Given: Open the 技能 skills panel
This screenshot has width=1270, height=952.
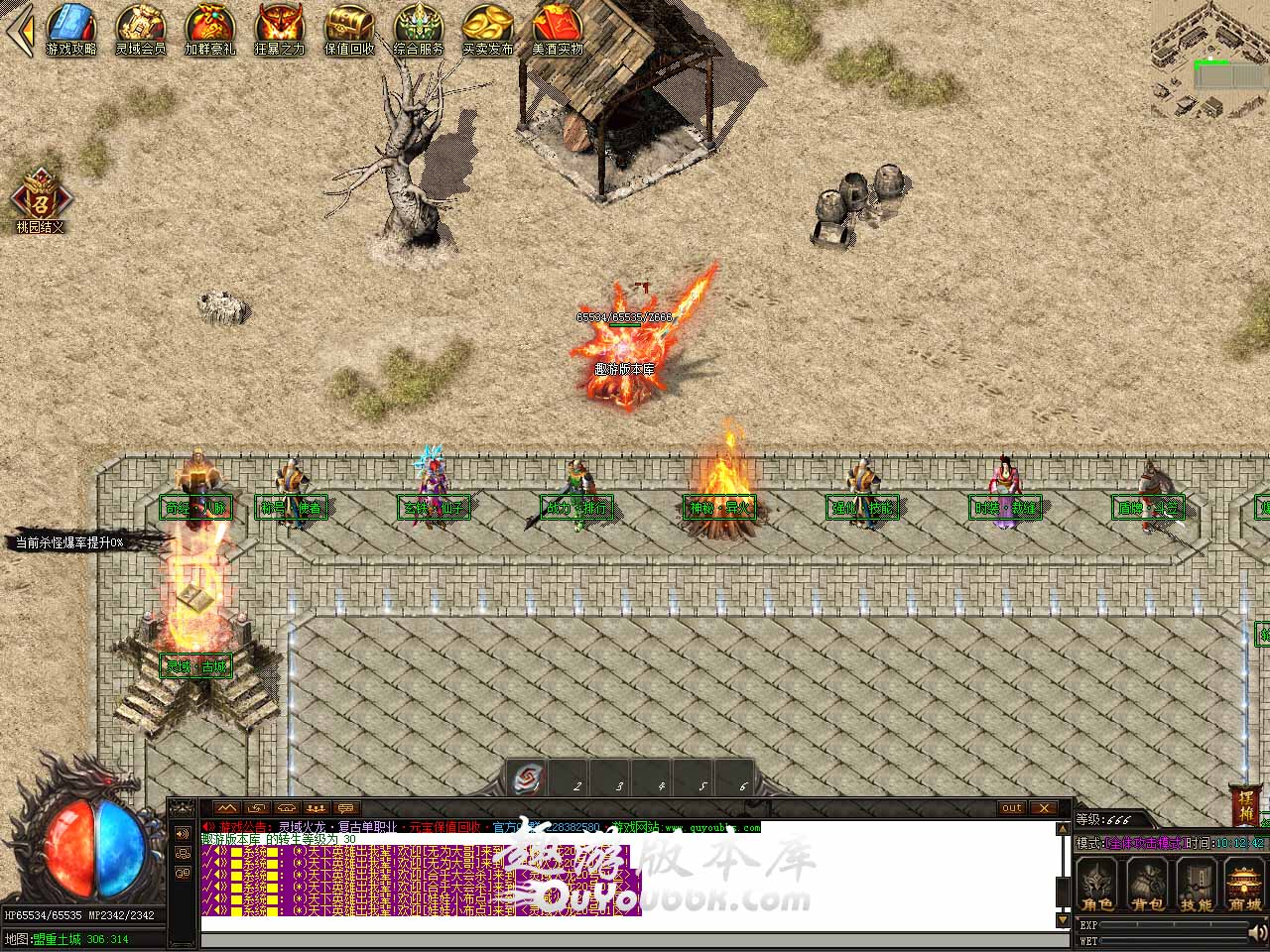Looking at the screenshot, I should point(1196,885).
